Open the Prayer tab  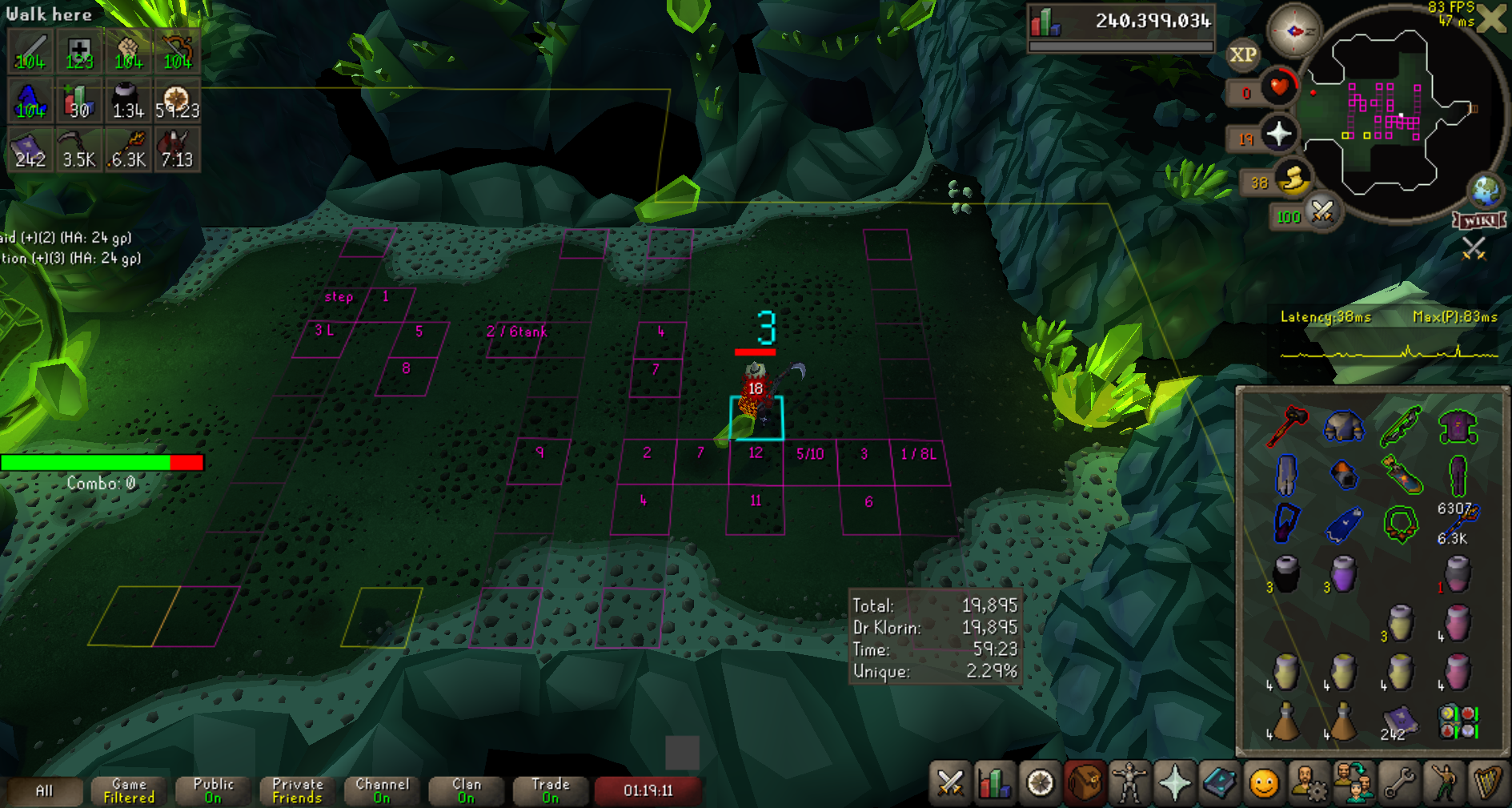pos(1174,782)
